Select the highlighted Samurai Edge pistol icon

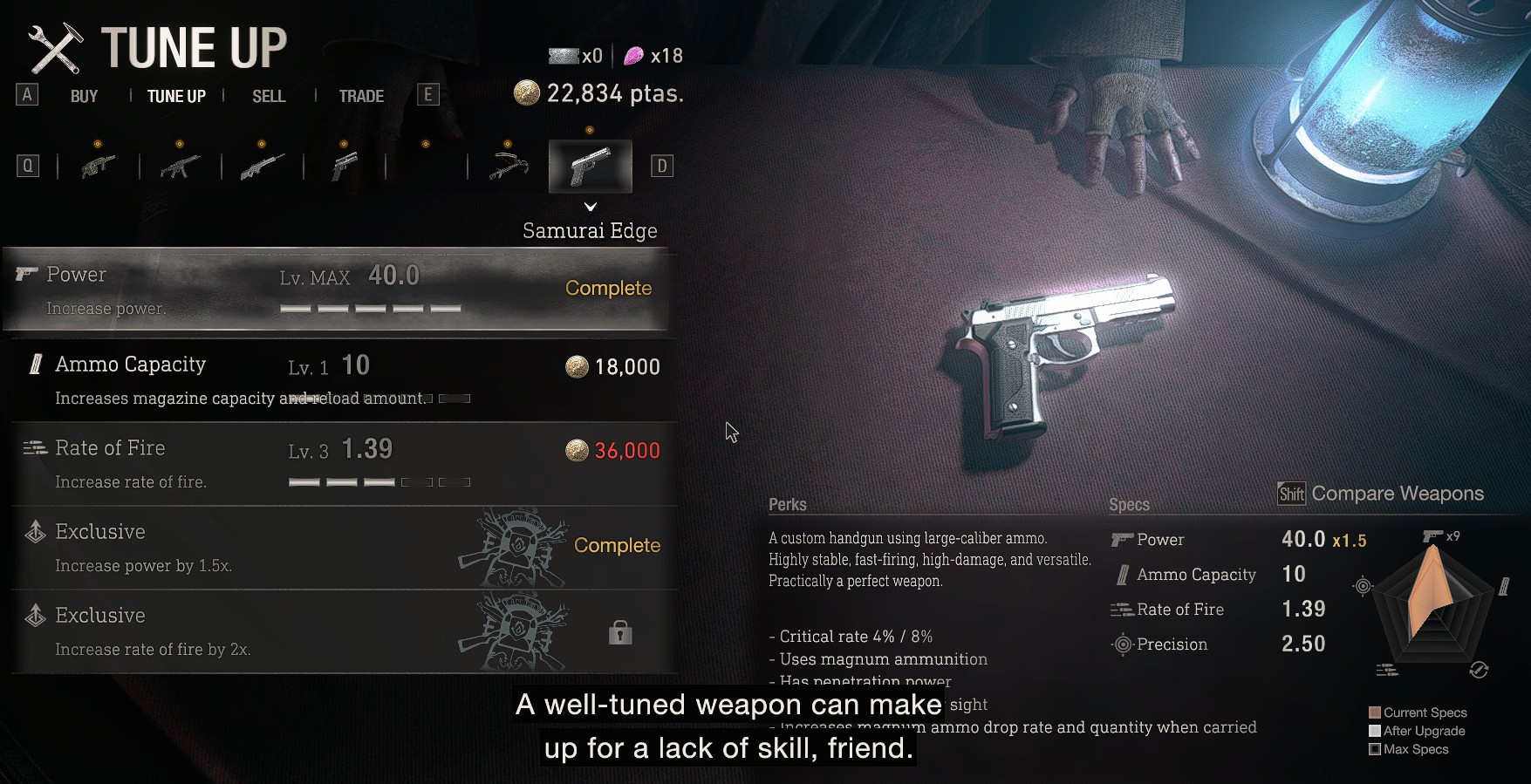click(591, 166)
